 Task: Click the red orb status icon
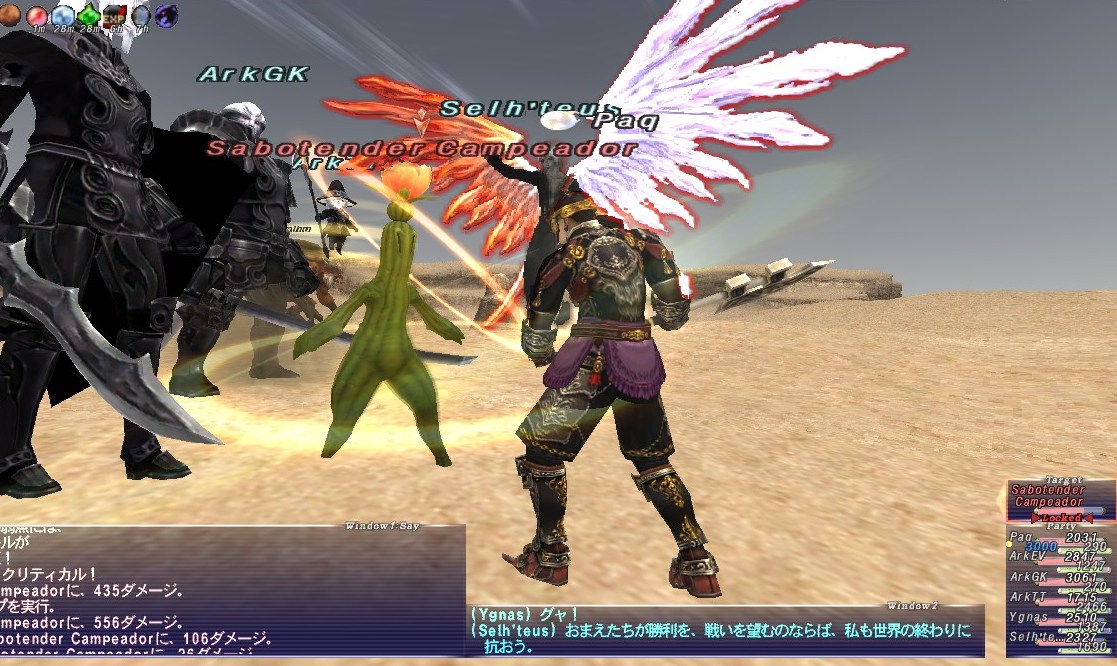(x=37, y=15)
